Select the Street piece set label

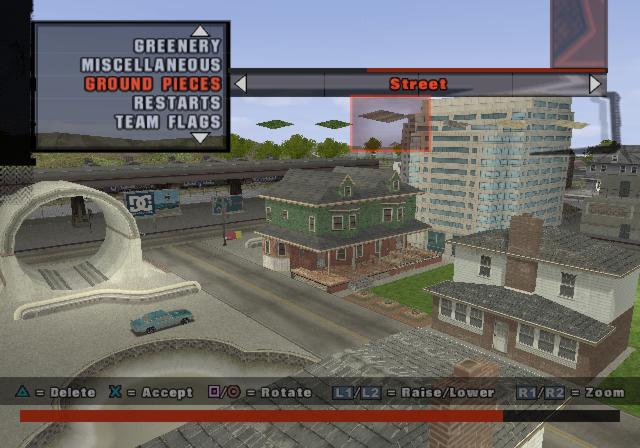tap(418, 84)
